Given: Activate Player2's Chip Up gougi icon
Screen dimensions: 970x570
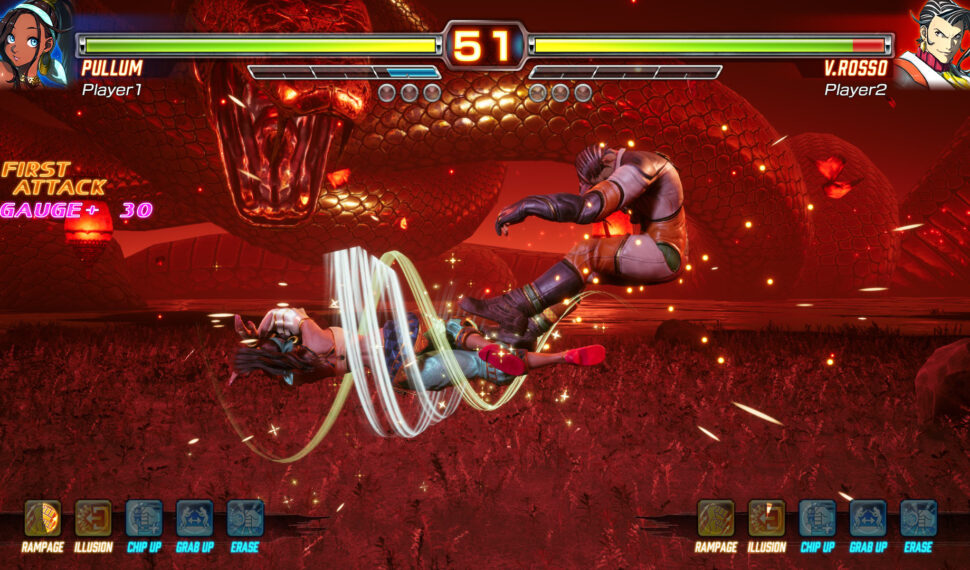Looking at the screenshot, I should [x=817, y=518].
